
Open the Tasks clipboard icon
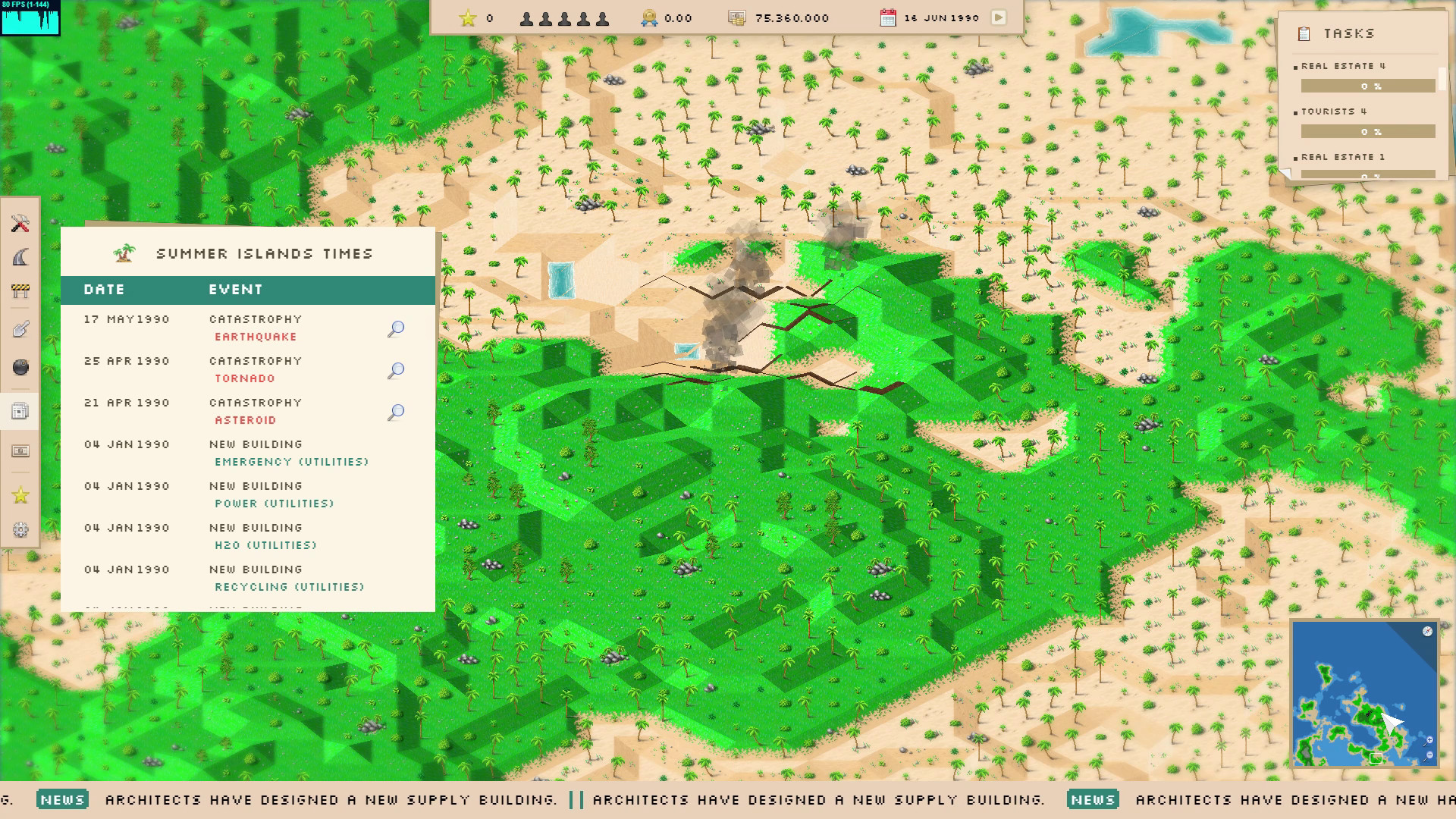click(x=1304, y=33)
